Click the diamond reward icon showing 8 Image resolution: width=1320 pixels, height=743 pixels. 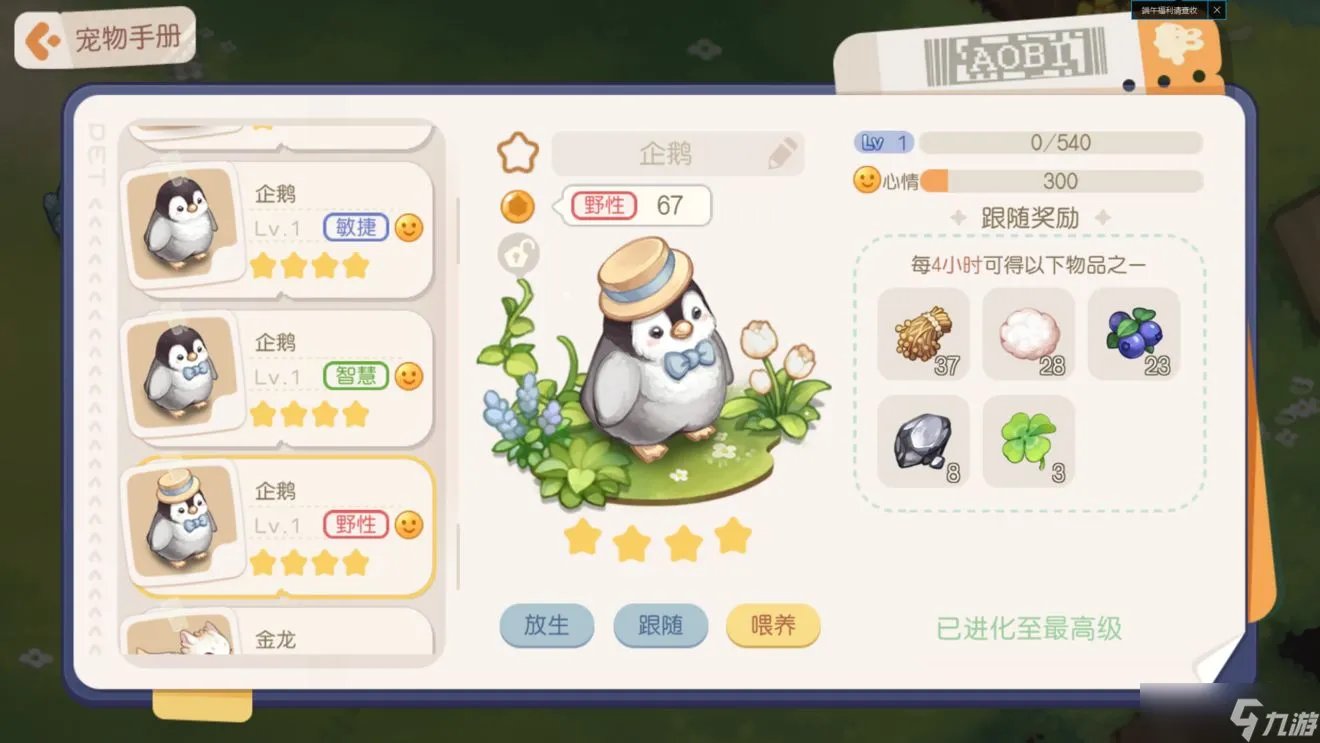click(920, 443)
